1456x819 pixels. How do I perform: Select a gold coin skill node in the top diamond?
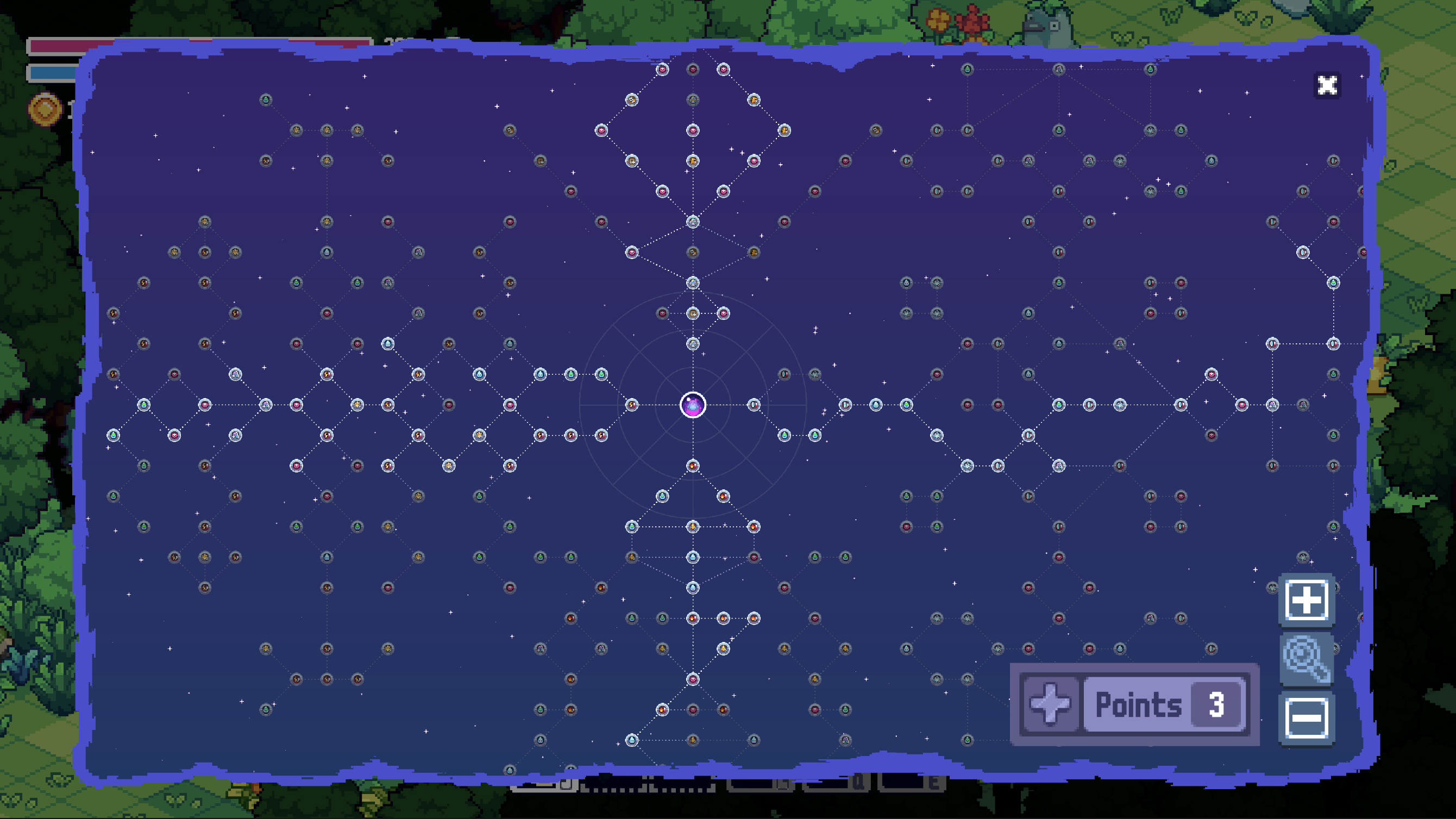click(754, 99)
